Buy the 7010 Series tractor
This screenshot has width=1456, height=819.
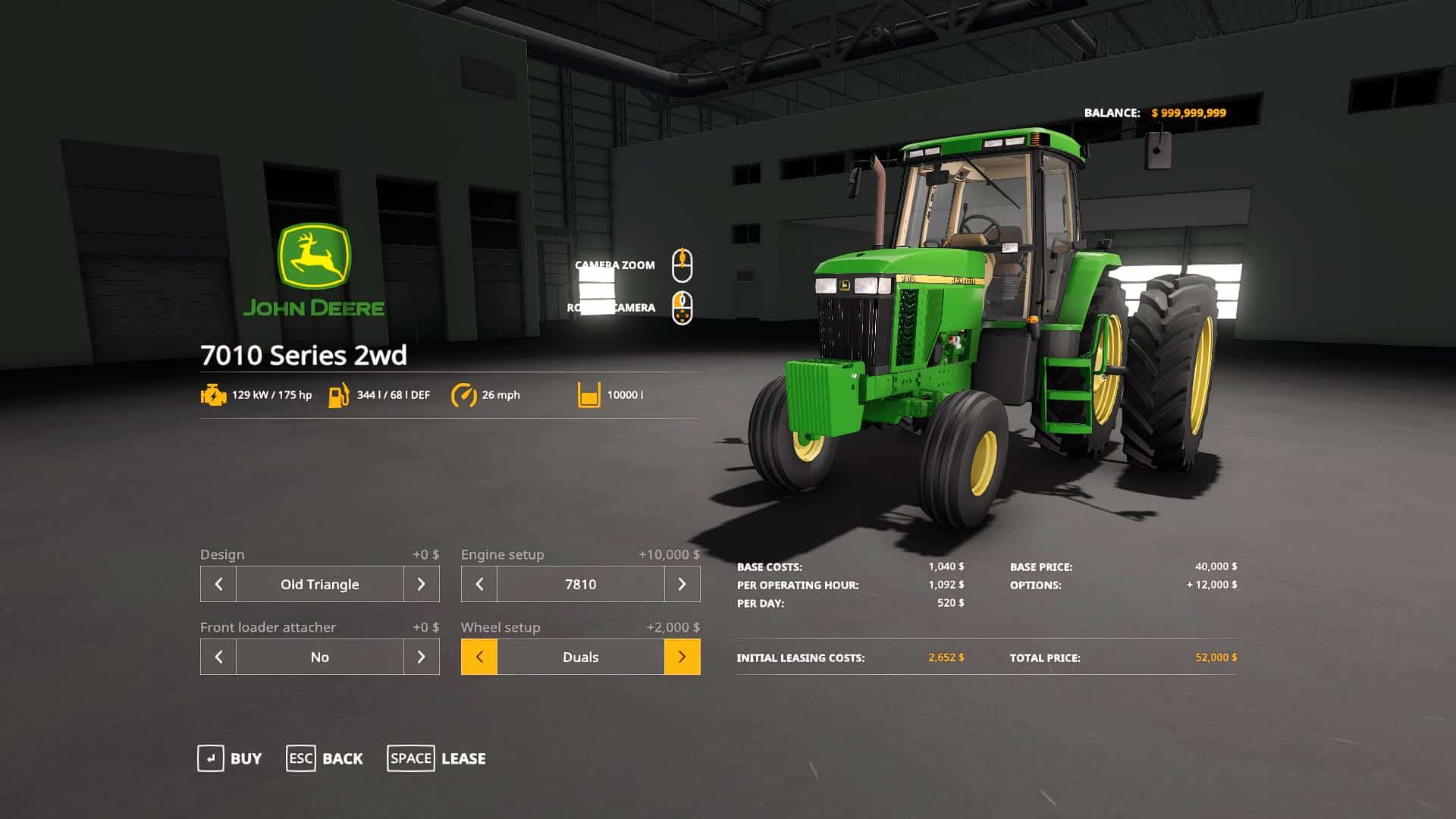pos(230,758)
